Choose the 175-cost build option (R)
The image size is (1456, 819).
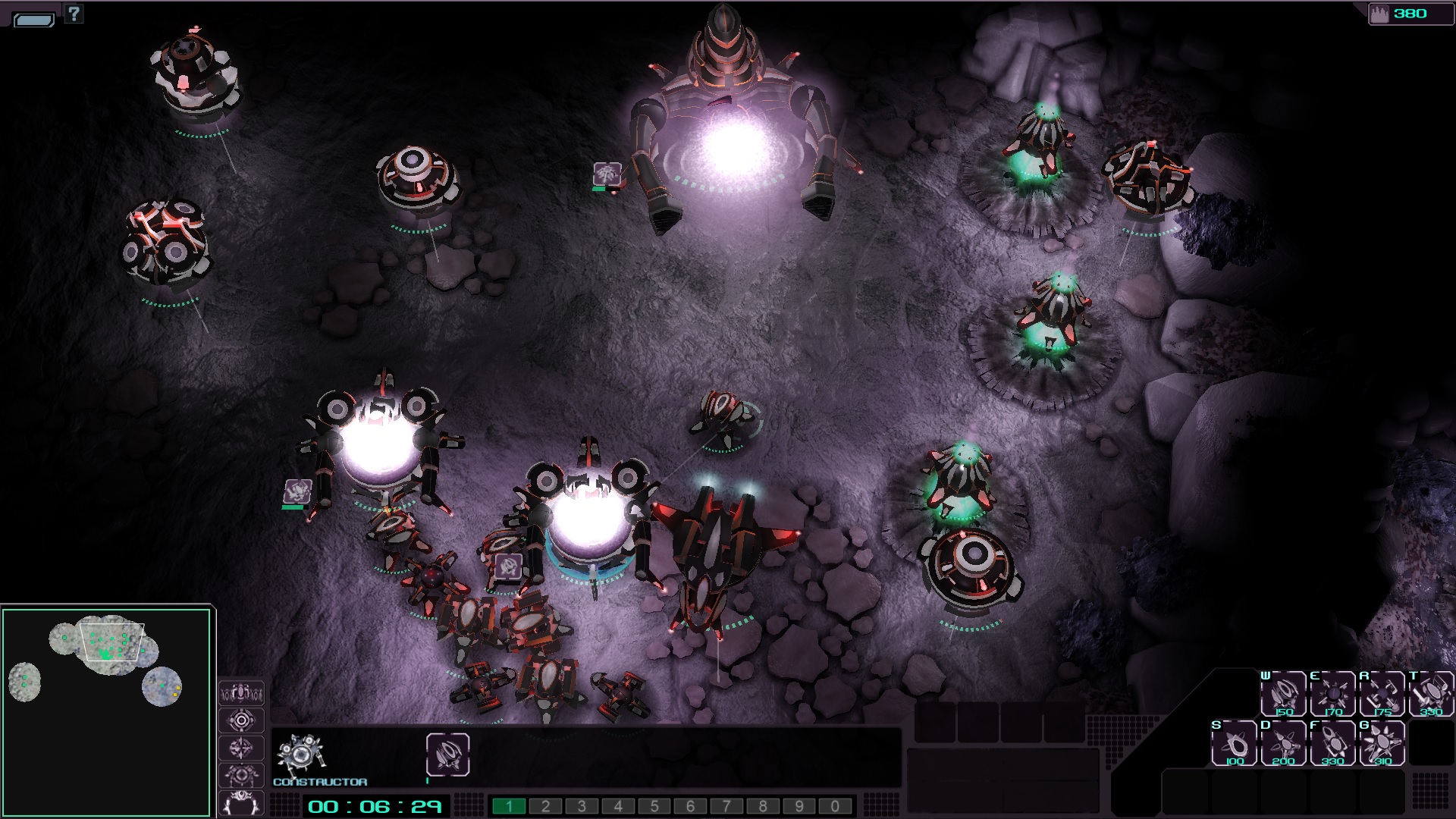coord(1382,693)
